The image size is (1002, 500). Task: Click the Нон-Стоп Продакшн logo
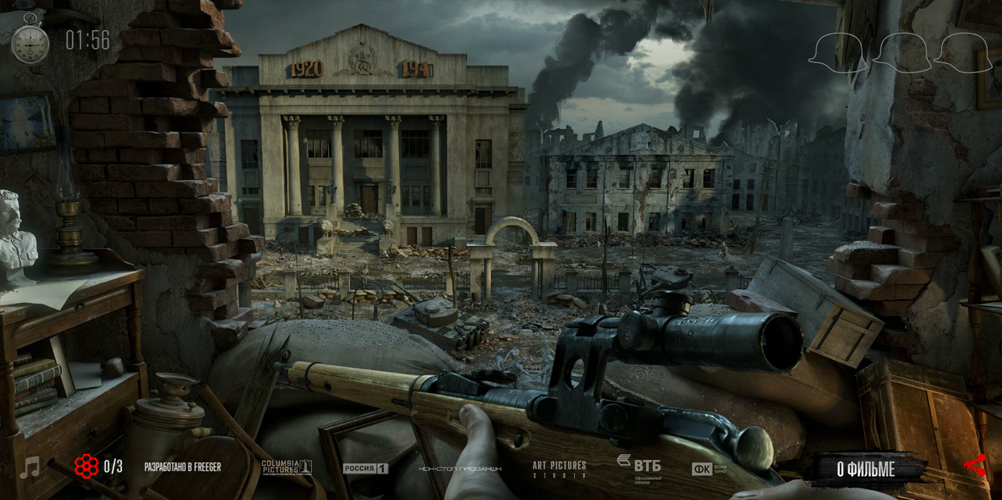460,468
